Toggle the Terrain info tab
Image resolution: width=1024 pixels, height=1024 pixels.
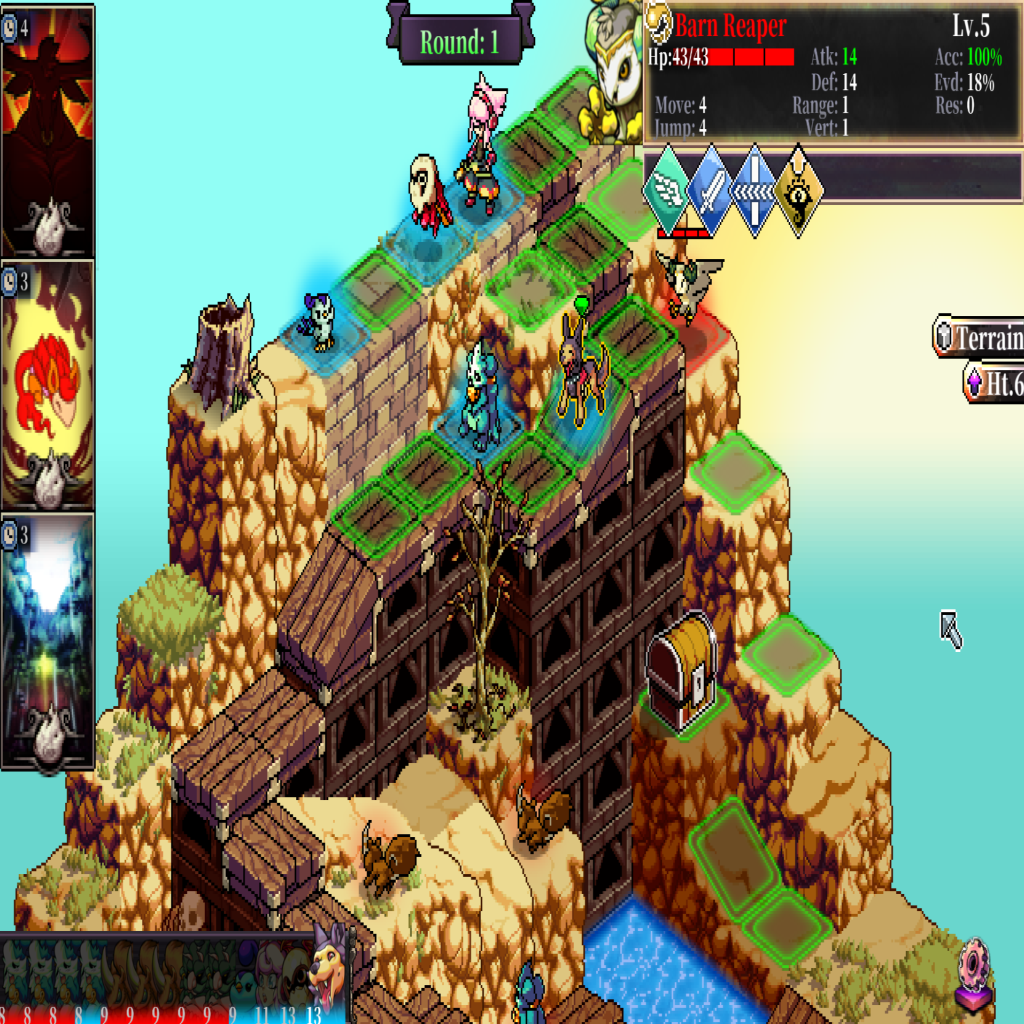coord(980,338)
